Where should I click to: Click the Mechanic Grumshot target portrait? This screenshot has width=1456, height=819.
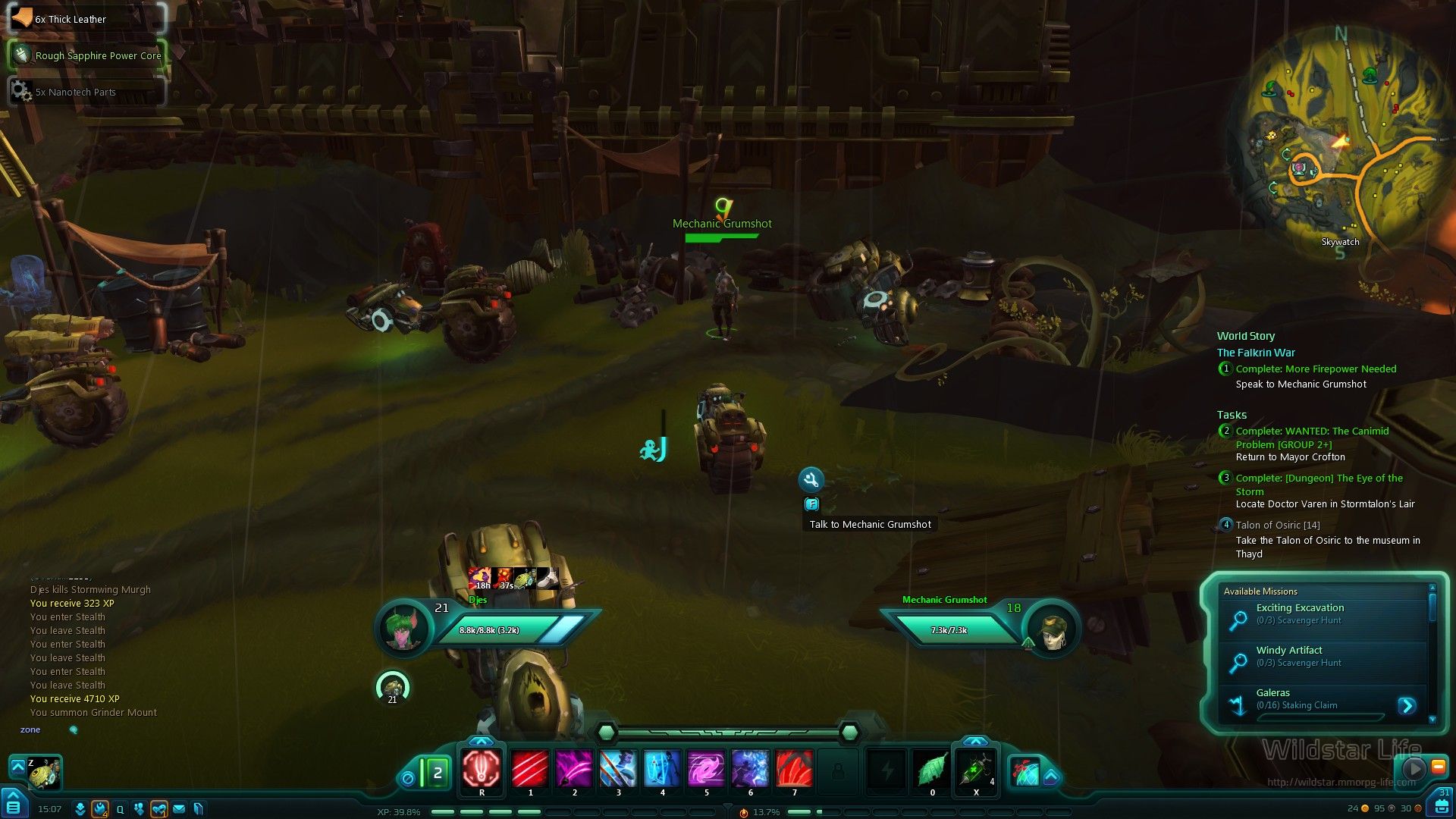click(1051, 629)
